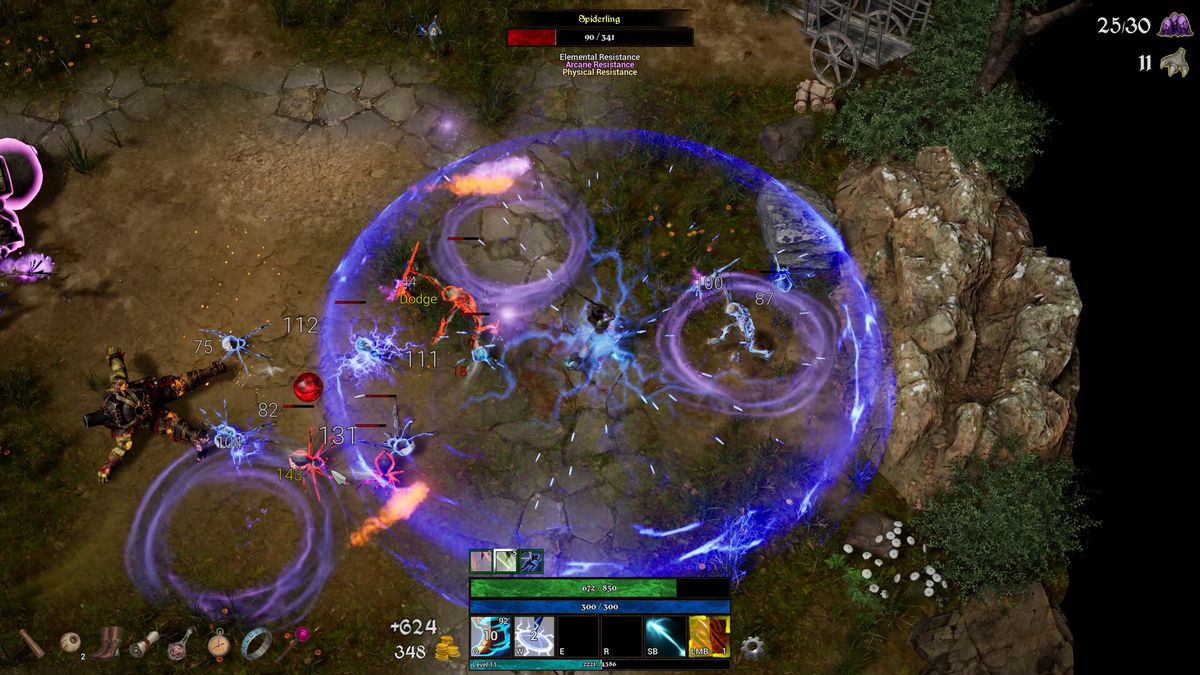Select the LMB orange attack skill

(x=709, y=637)
